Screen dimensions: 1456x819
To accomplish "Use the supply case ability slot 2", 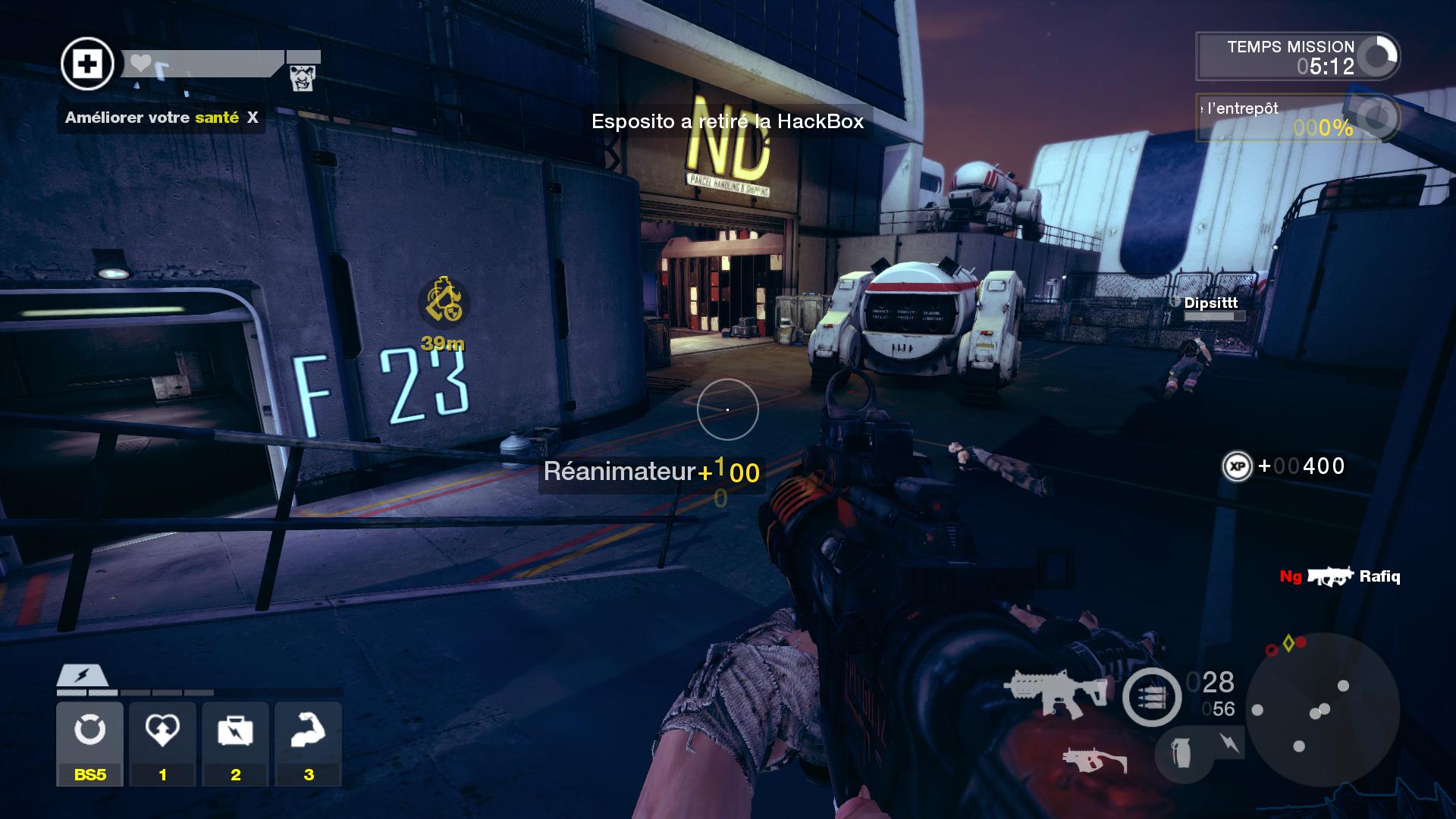I will click(235, 743).
